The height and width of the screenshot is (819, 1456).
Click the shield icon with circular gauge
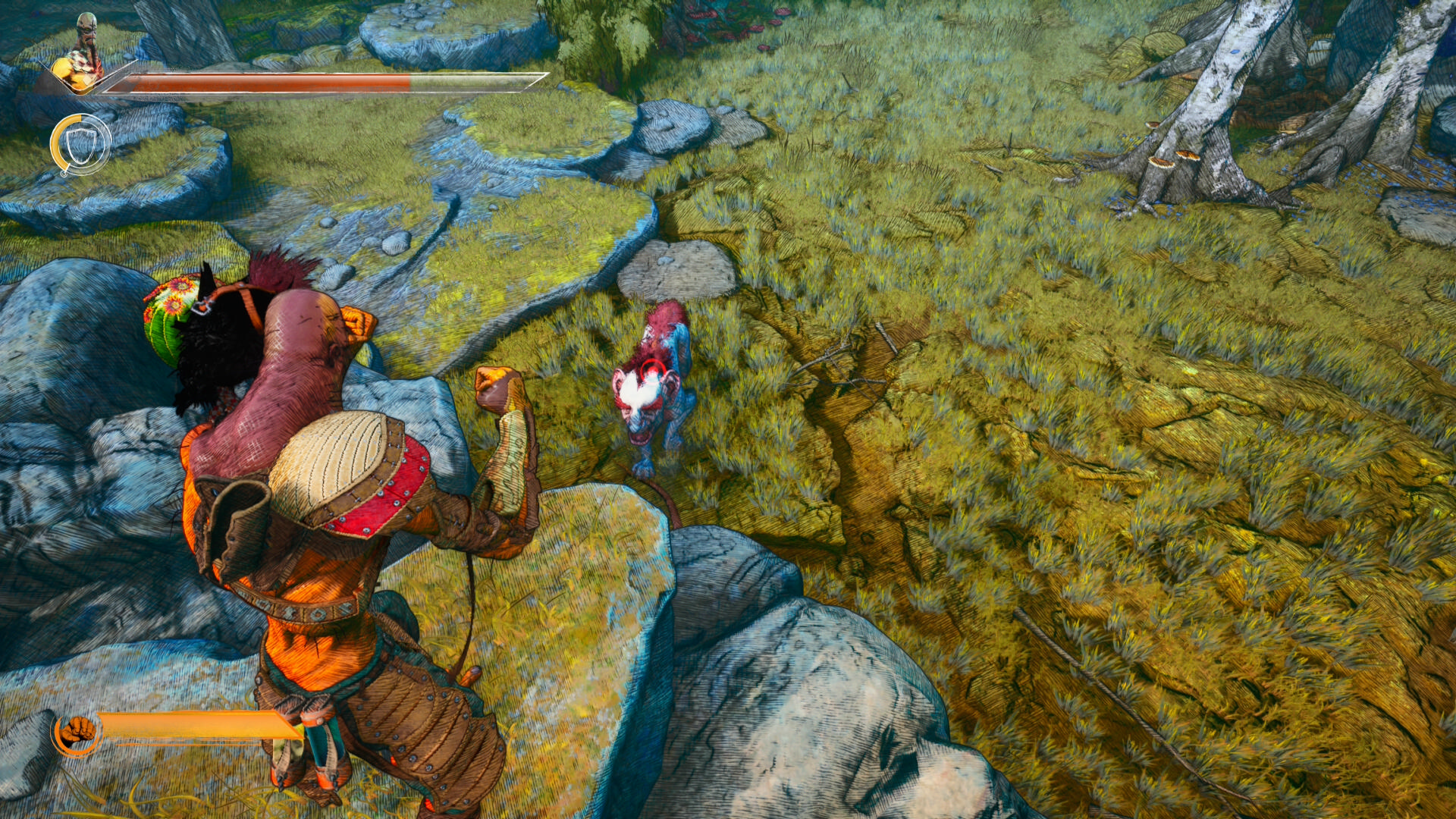coord(80,144)
